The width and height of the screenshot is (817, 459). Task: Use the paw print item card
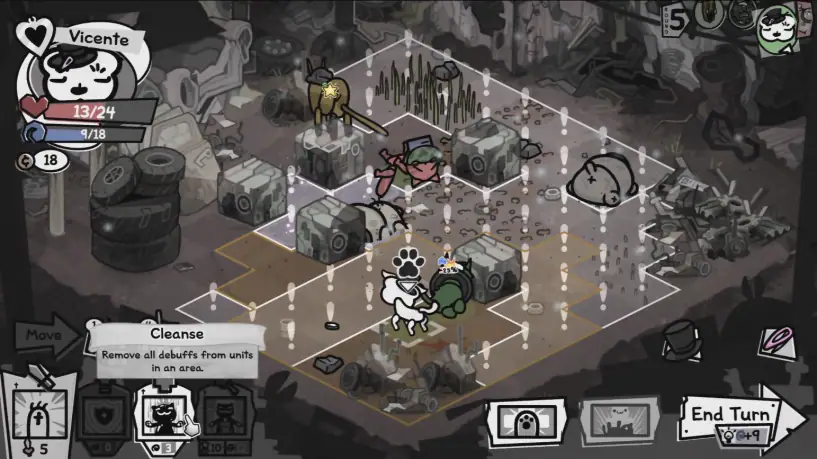pyautogui.click(x=525, y=418)
